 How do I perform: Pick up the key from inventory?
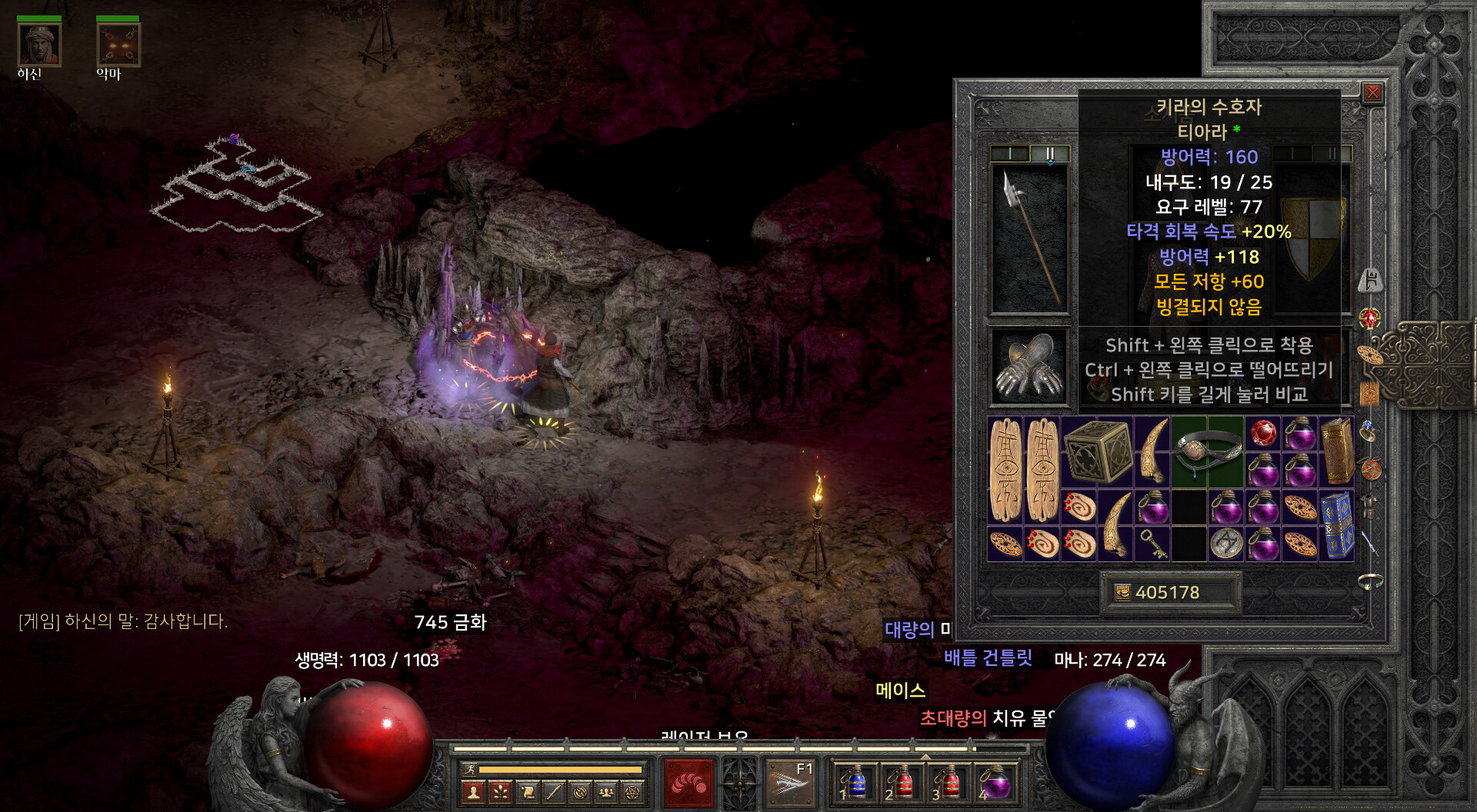(x=1152, y=544)
